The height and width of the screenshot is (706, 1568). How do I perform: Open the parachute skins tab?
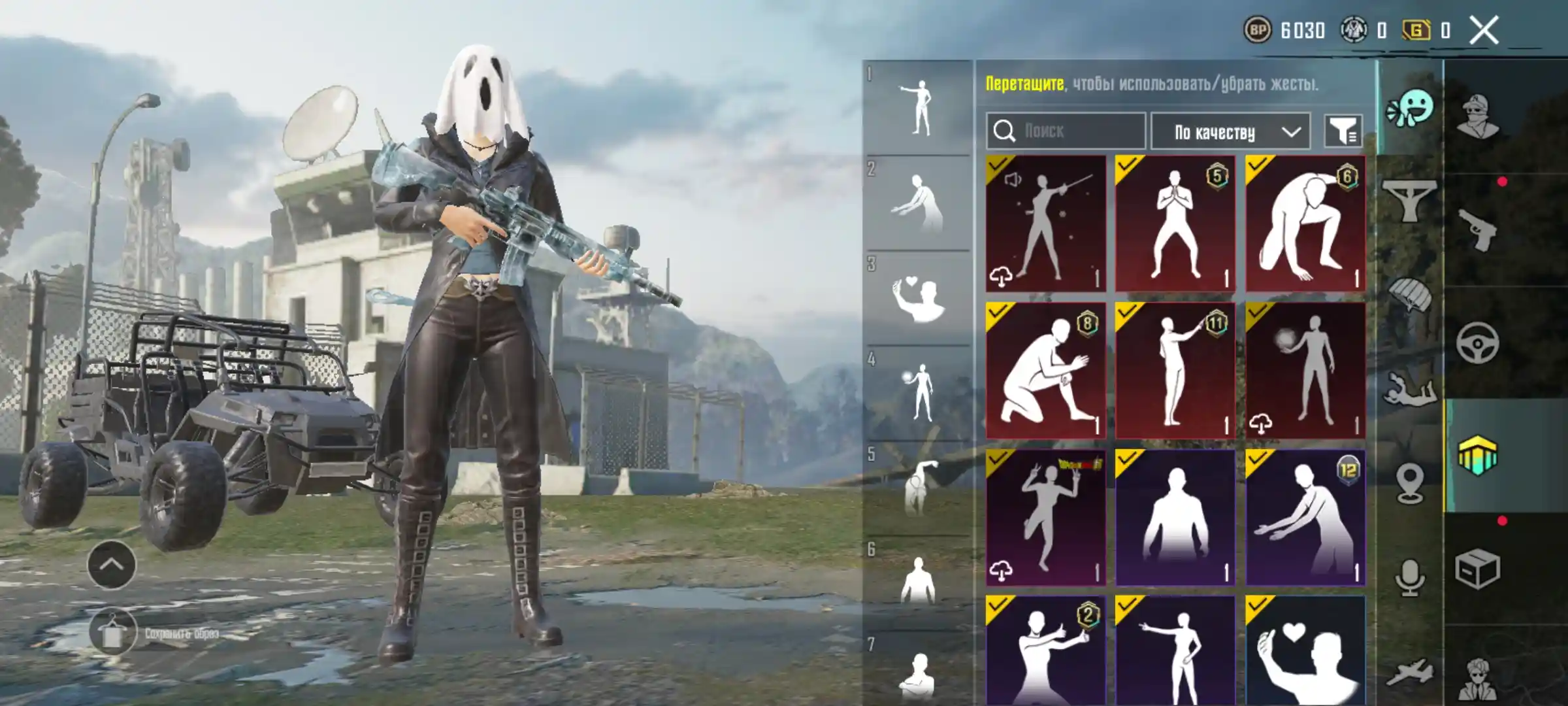point(1411,294)
